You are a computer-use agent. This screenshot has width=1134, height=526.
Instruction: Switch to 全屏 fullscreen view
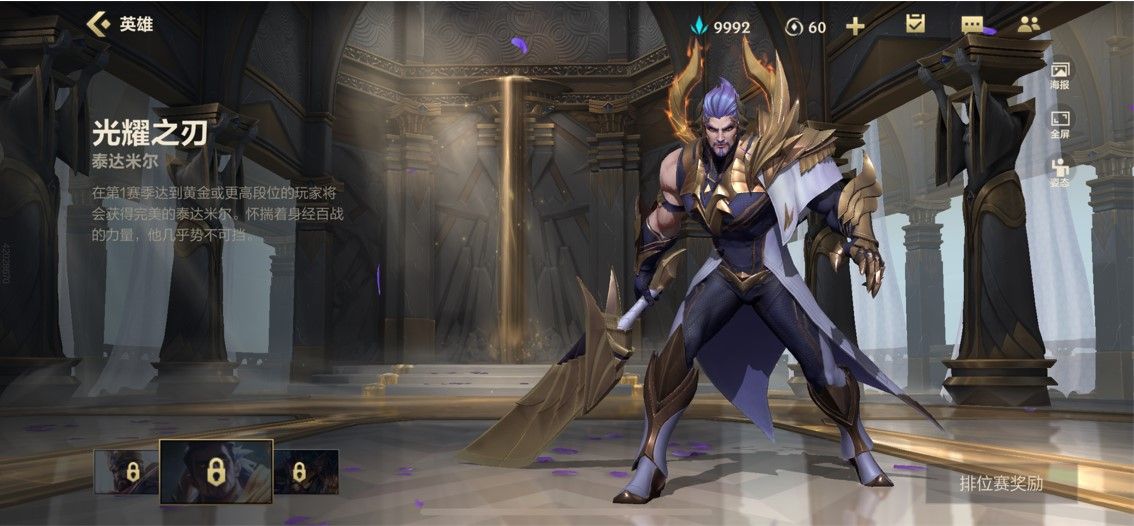click(x=1059, y=125)
